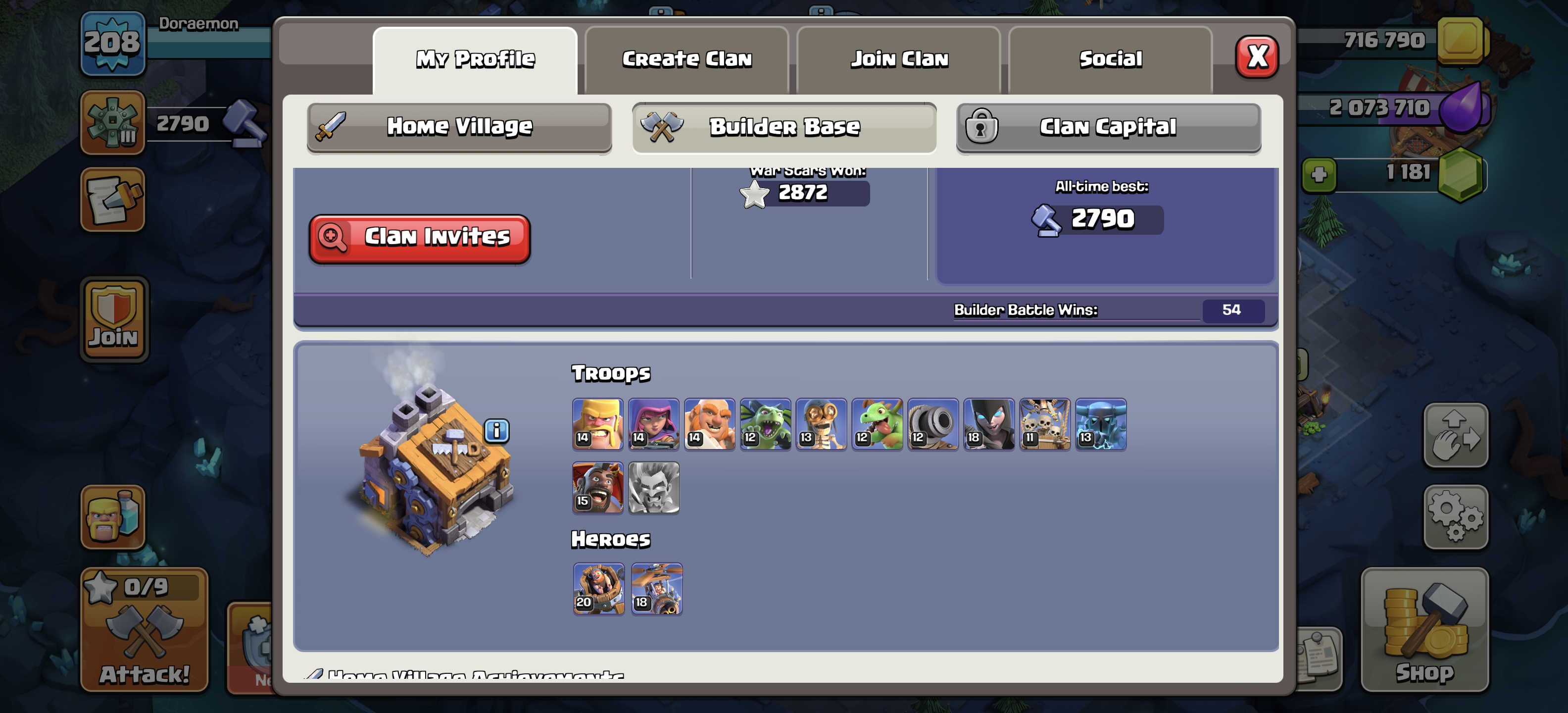The image size is (1568, 713).
Task: Click the Baby Dragon troop icon
Action: coord(877,424)
